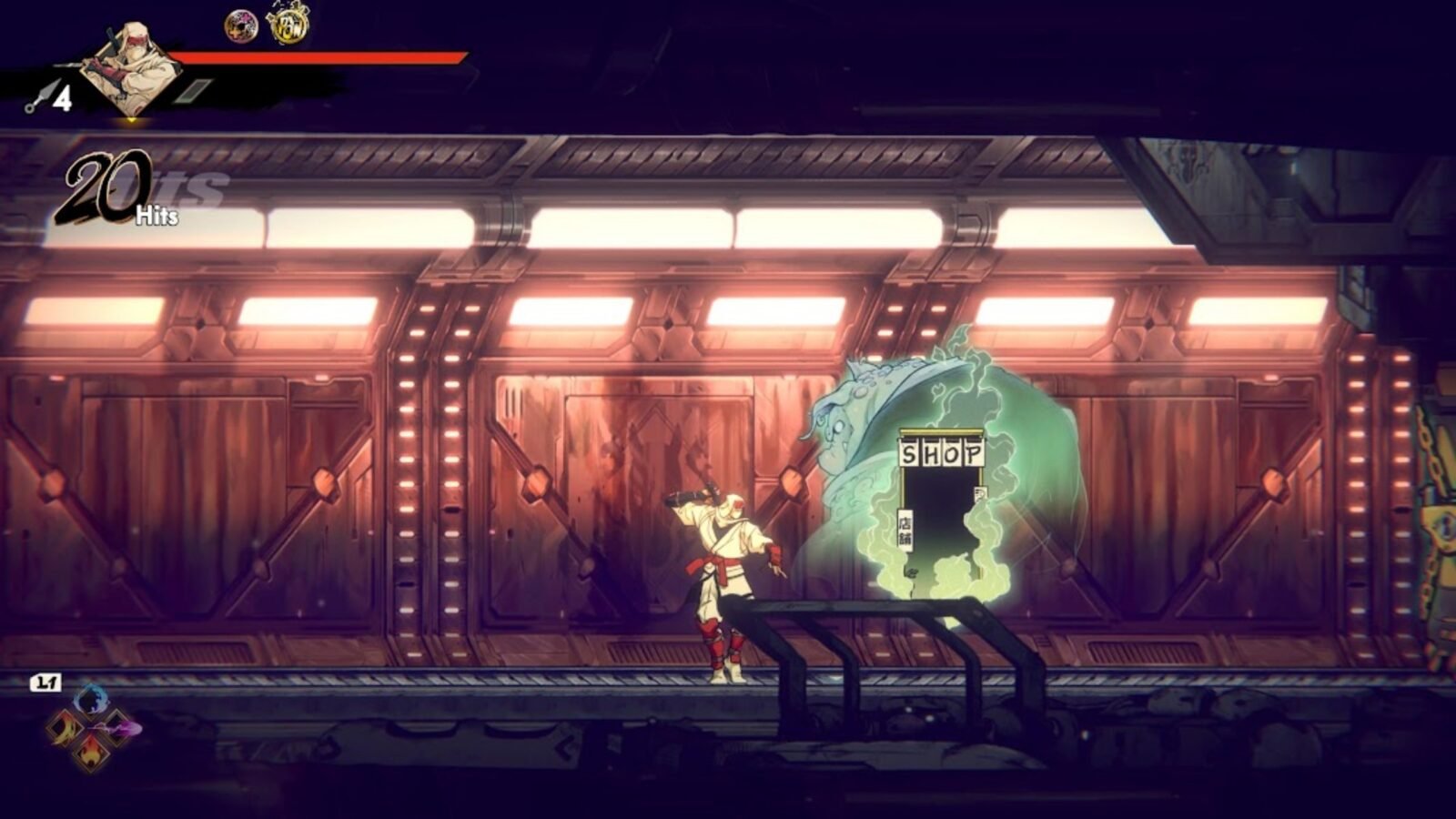The width and height of the screenshot is (1456, 819).
Task: Activate the fire flame ninpo
Action: 91,753
